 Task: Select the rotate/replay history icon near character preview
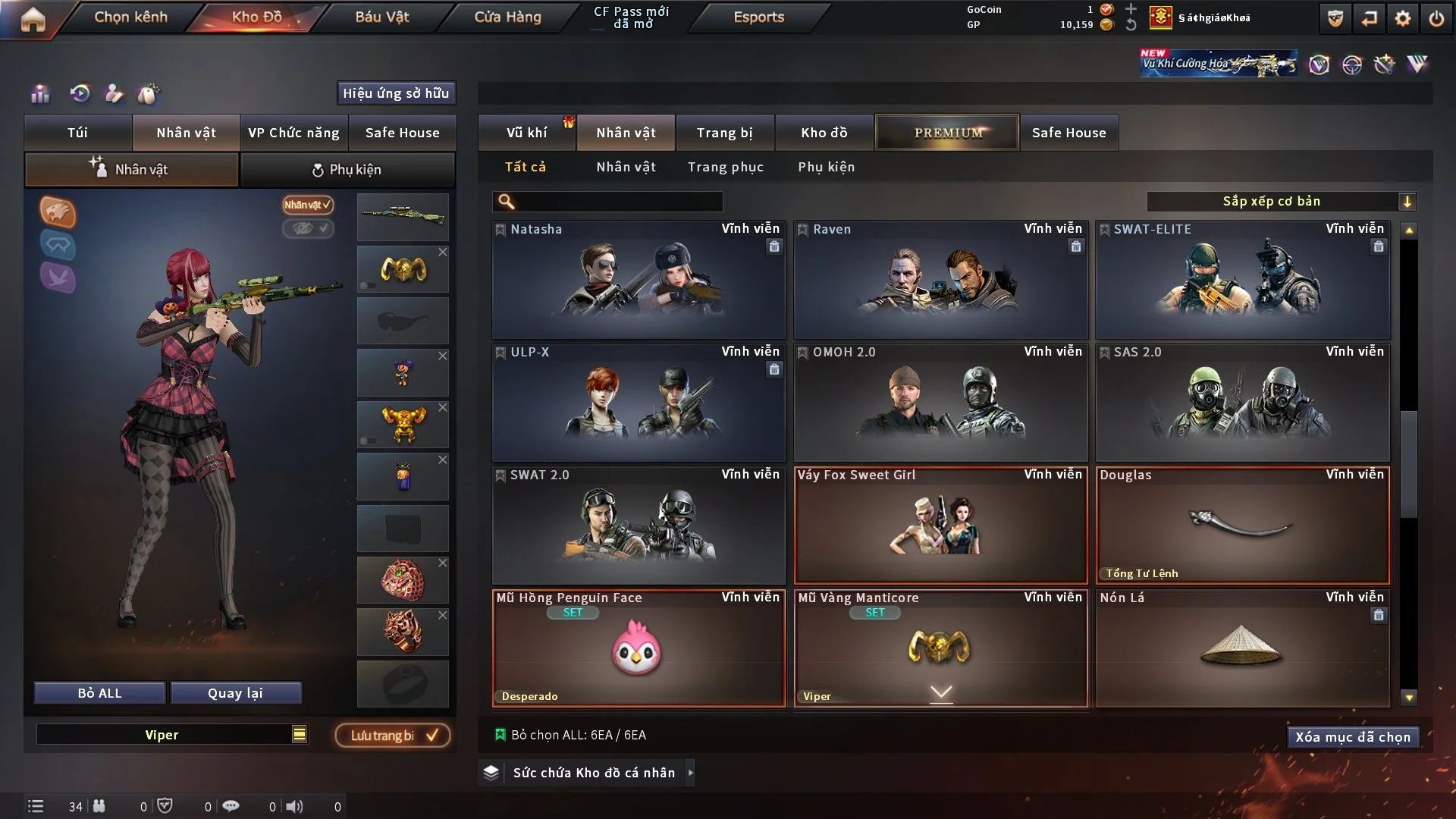(80, 94)
